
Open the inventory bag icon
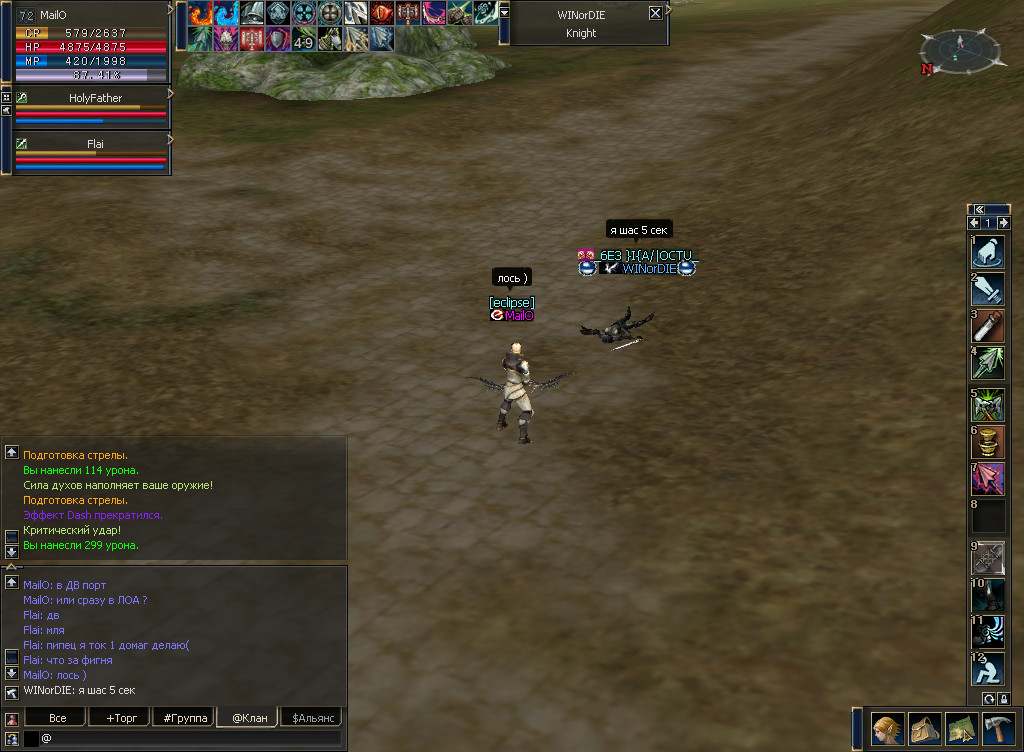924,729
